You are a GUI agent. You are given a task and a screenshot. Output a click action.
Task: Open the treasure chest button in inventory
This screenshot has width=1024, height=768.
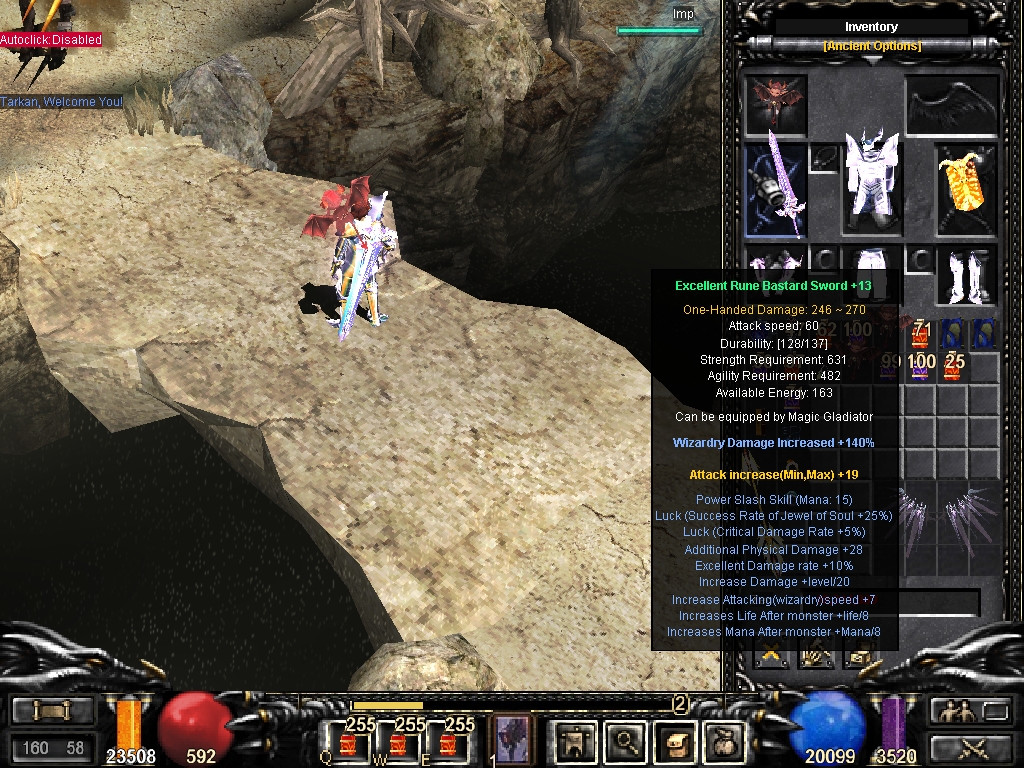(x=857, y=657)
